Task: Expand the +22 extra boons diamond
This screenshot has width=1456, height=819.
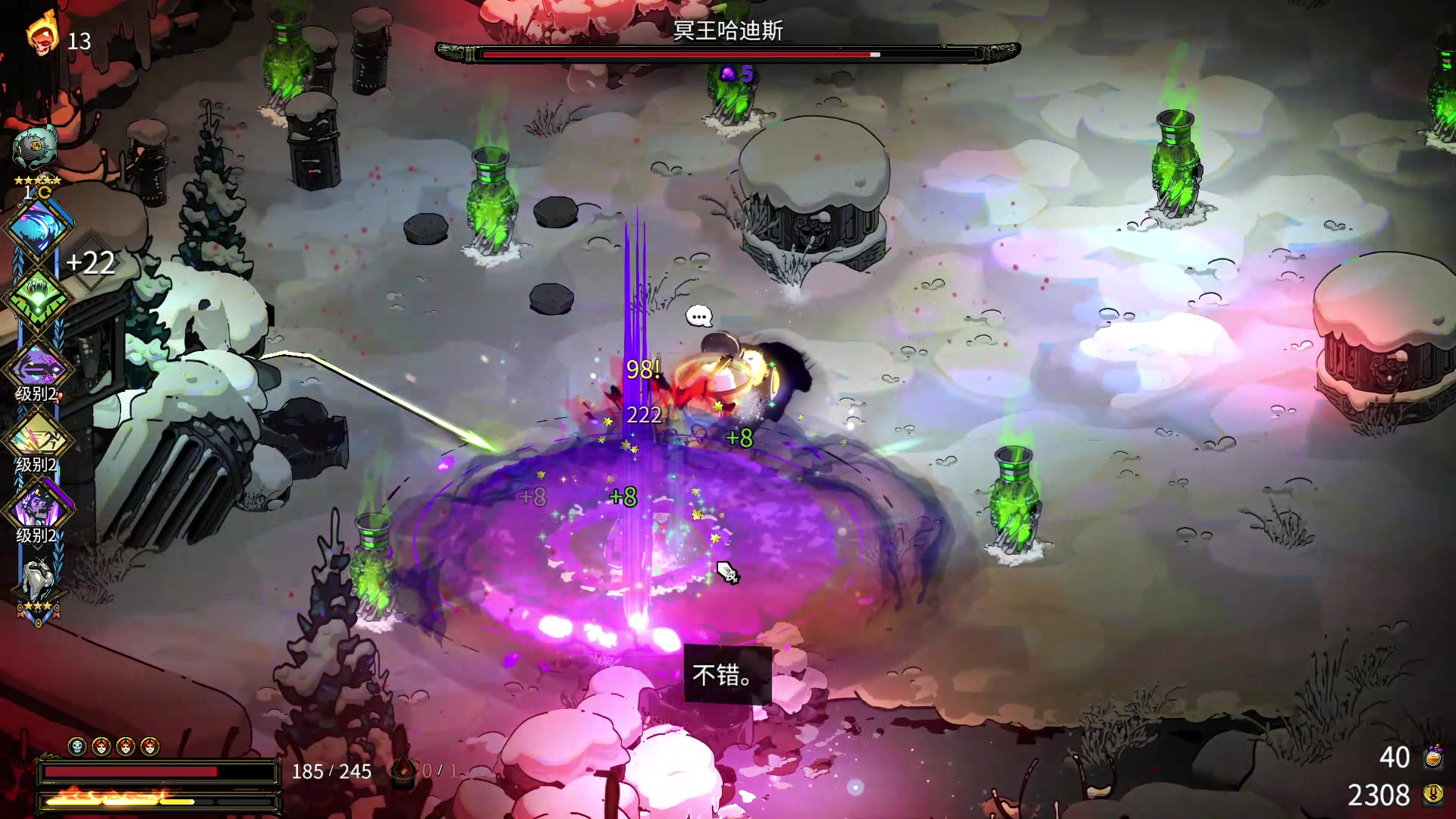Action: click(x=91, y=263)
